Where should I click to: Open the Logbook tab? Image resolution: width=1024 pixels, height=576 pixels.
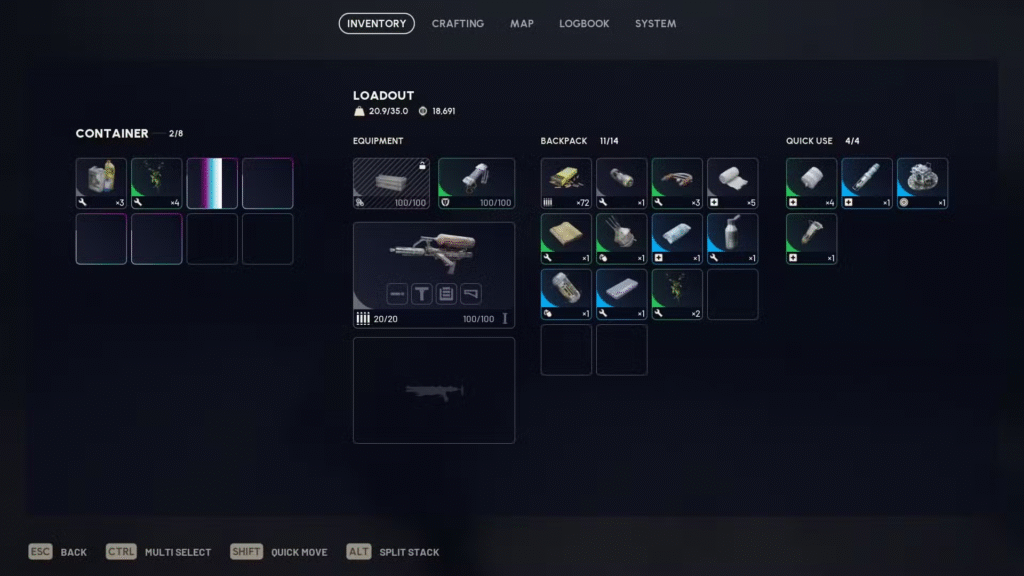point(584,23)
